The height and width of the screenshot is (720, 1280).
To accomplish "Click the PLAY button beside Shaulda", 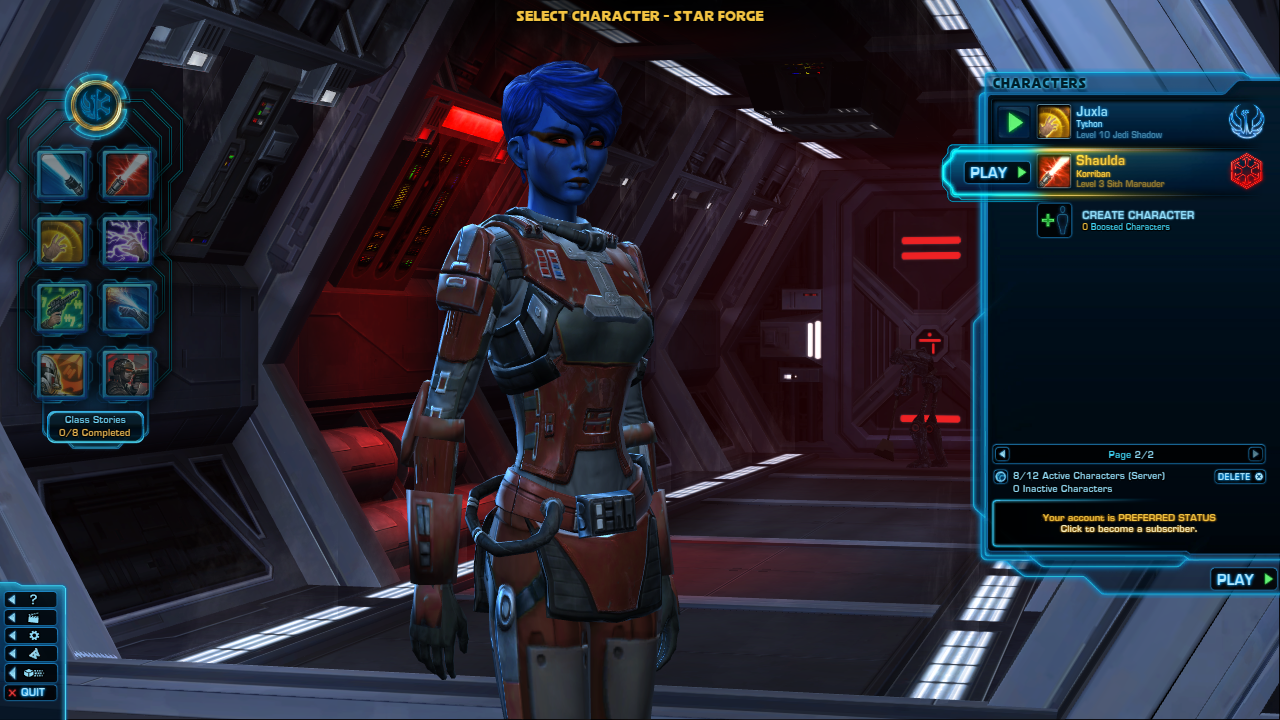I will click(997, 172).
